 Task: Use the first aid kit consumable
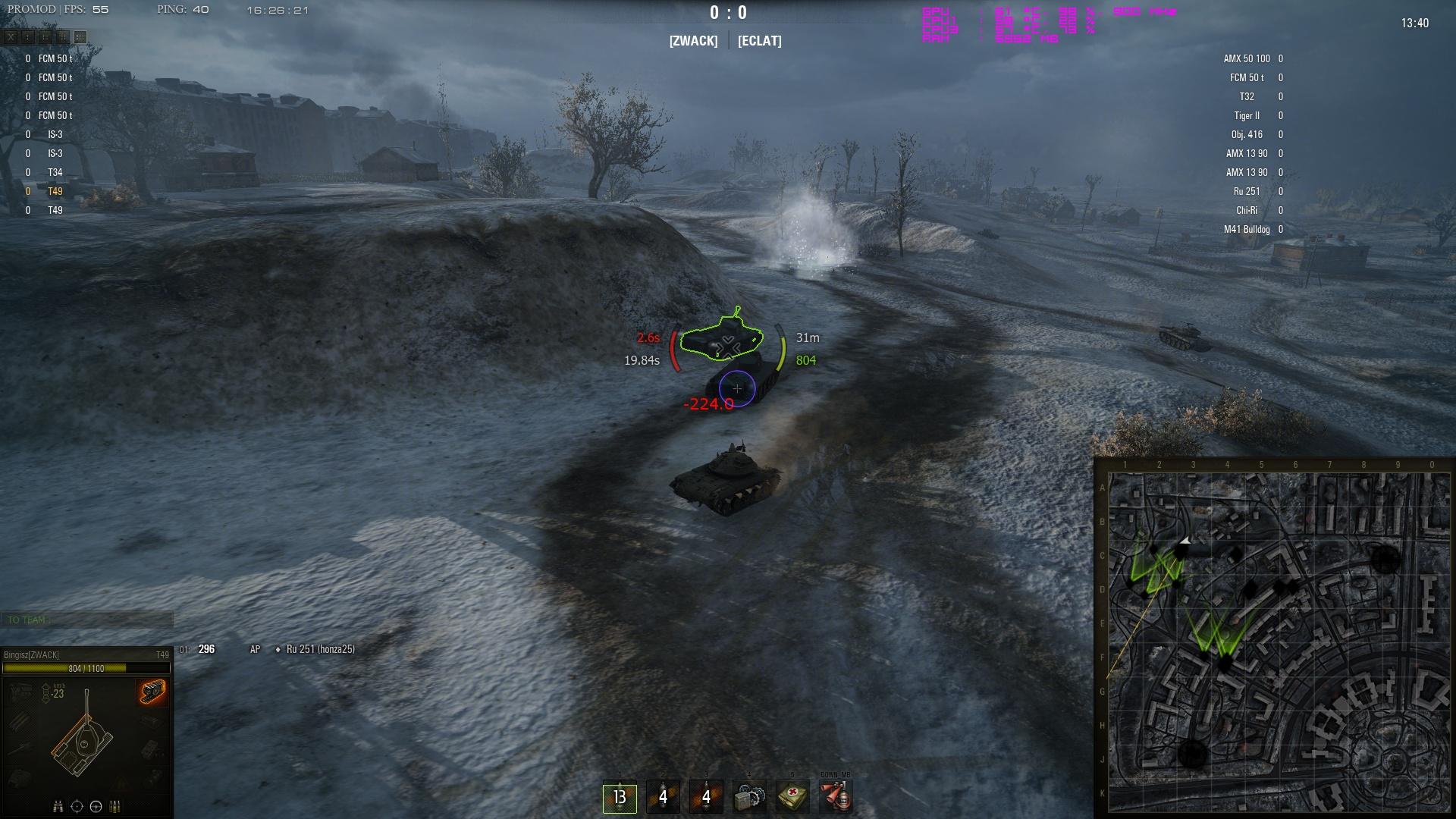tap(792, 797)
